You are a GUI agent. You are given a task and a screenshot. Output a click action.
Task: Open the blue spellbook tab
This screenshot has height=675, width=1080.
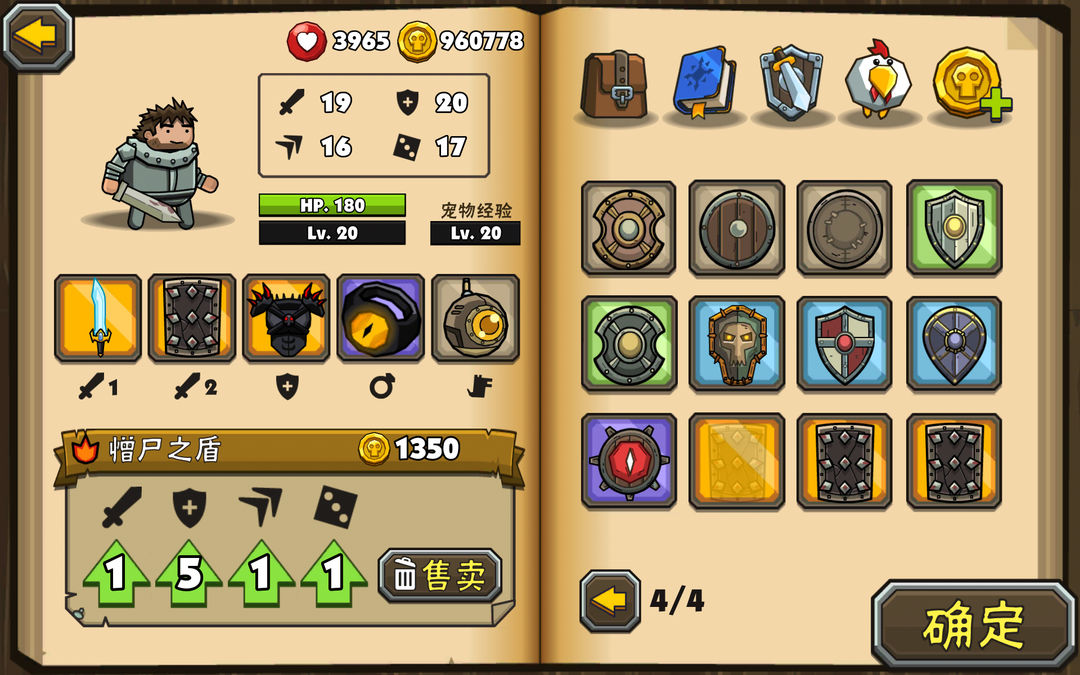click(704, 84)
